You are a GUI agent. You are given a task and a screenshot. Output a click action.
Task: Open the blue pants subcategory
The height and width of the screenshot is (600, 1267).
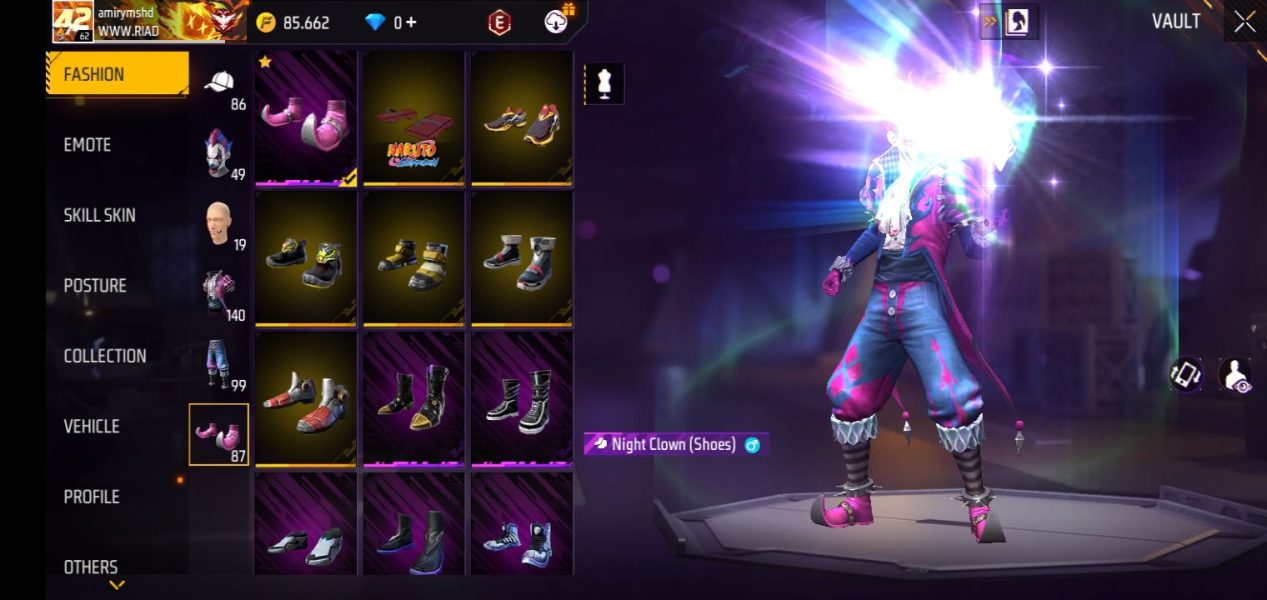tap(219, 364)
